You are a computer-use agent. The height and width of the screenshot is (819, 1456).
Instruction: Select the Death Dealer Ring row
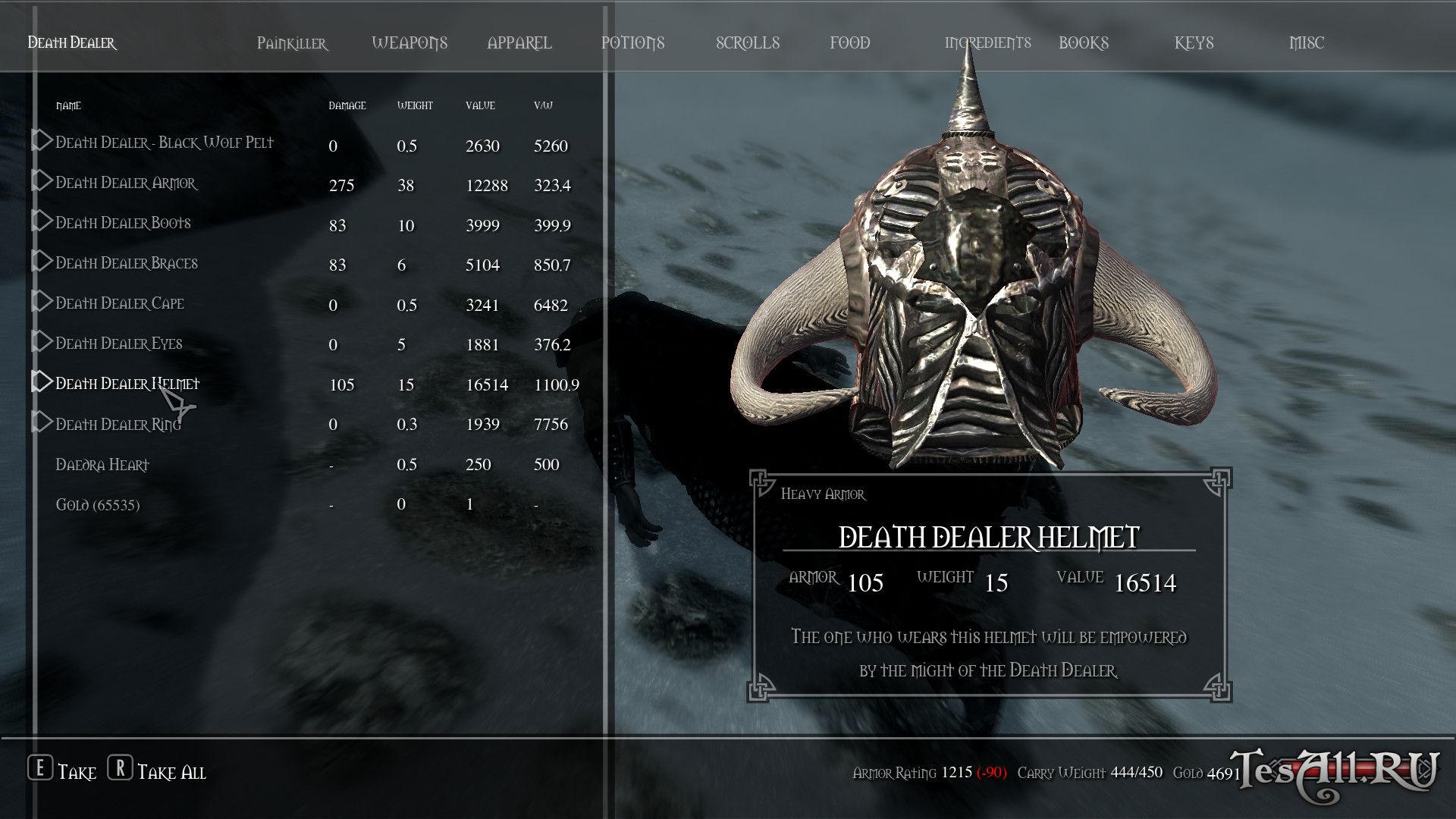[x=118, y=425]
